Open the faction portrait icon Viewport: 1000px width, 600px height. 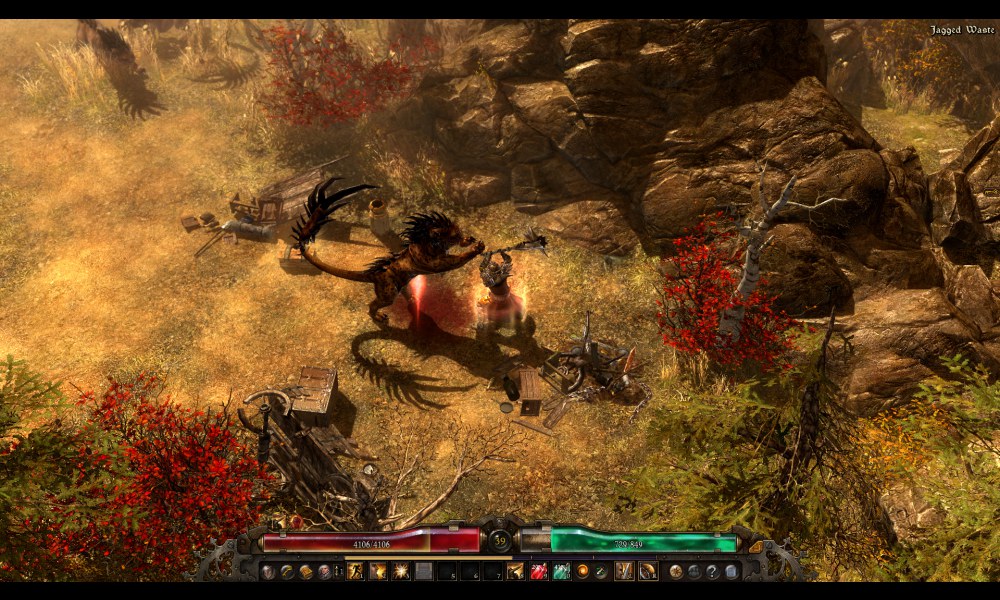point(324,571)
